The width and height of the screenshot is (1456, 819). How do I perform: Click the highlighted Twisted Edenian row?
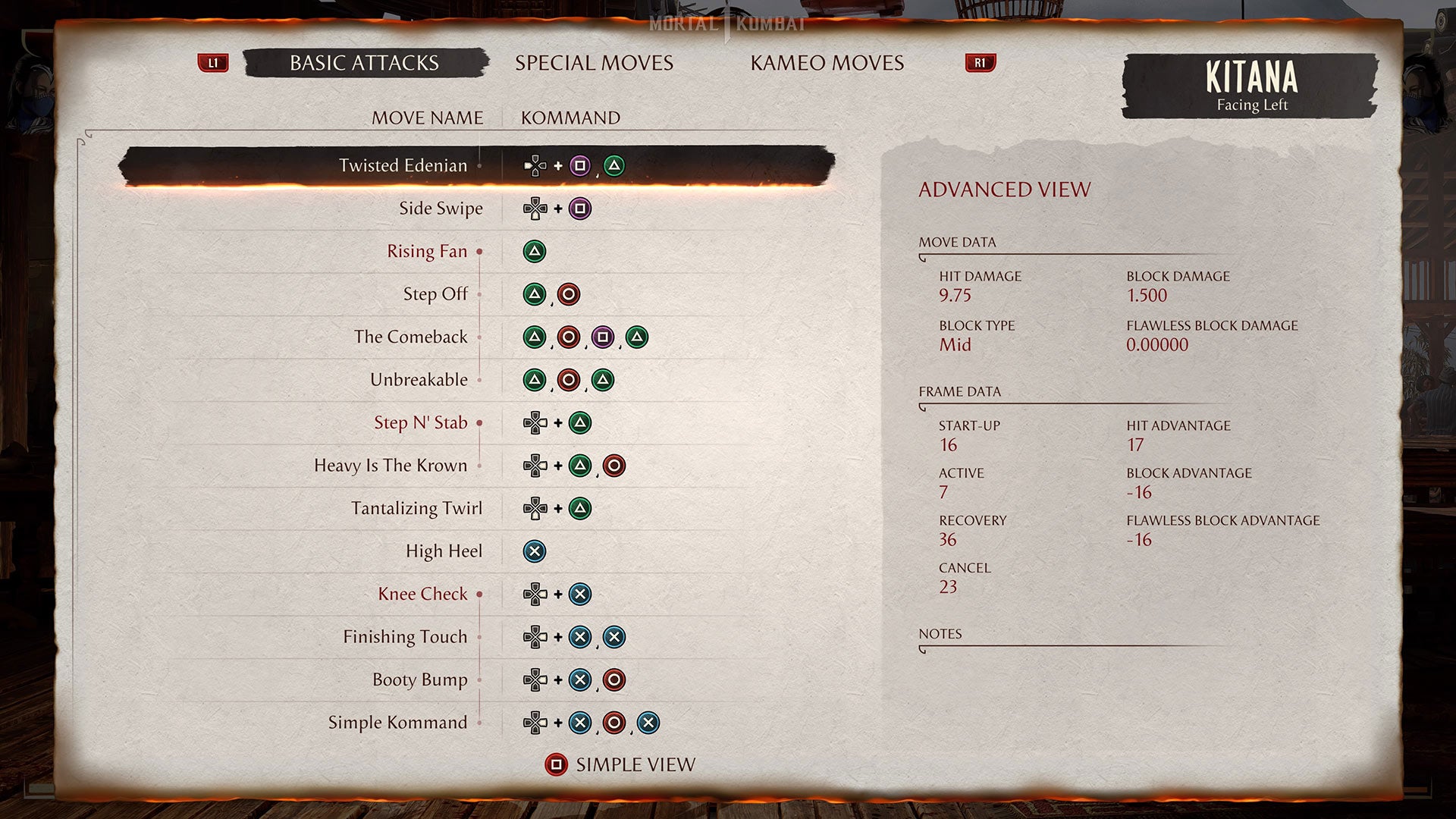478,165
